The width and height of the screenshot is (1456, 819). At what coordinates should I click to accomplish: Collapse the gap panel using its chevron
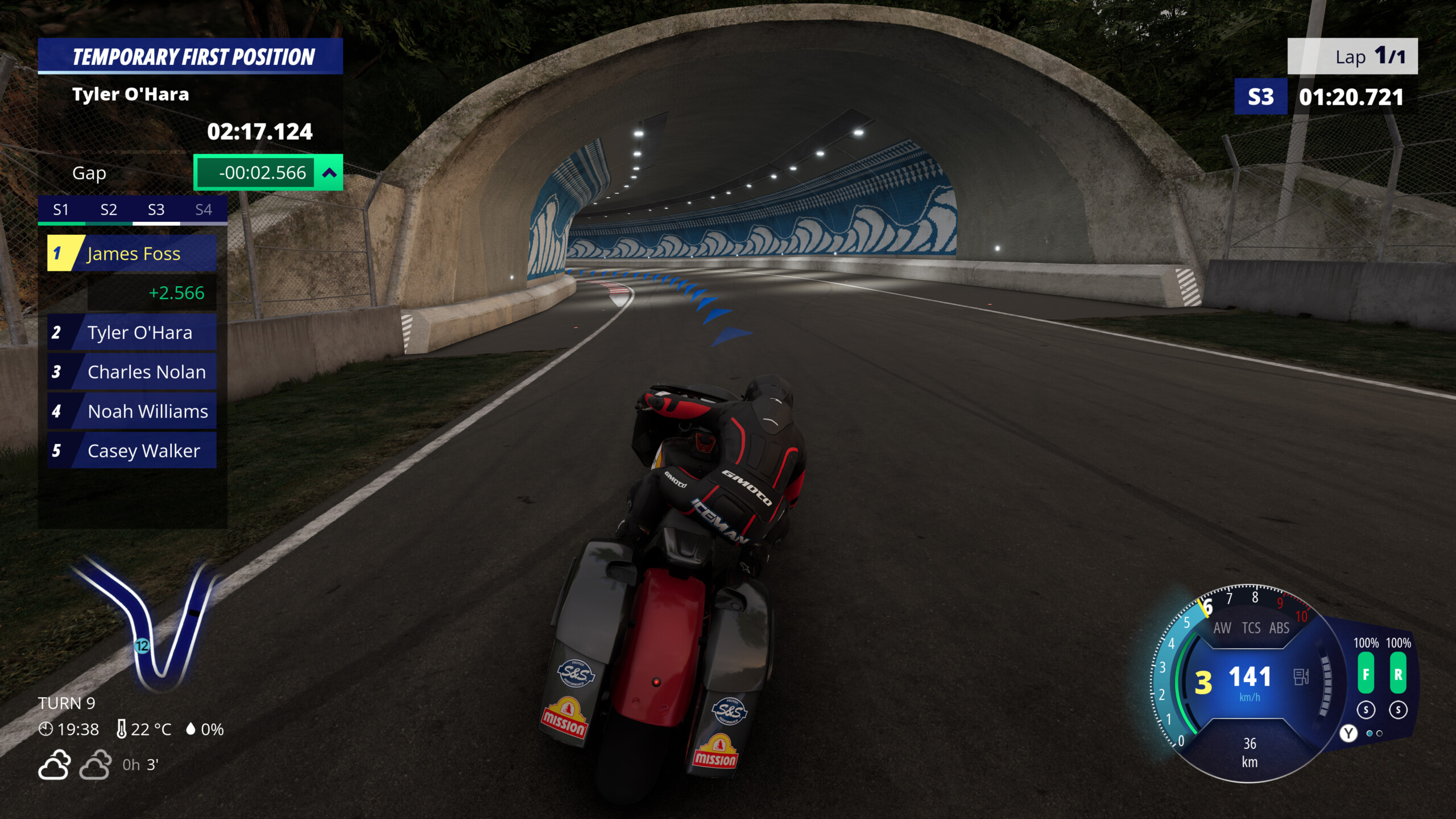[x=329, y=172]
